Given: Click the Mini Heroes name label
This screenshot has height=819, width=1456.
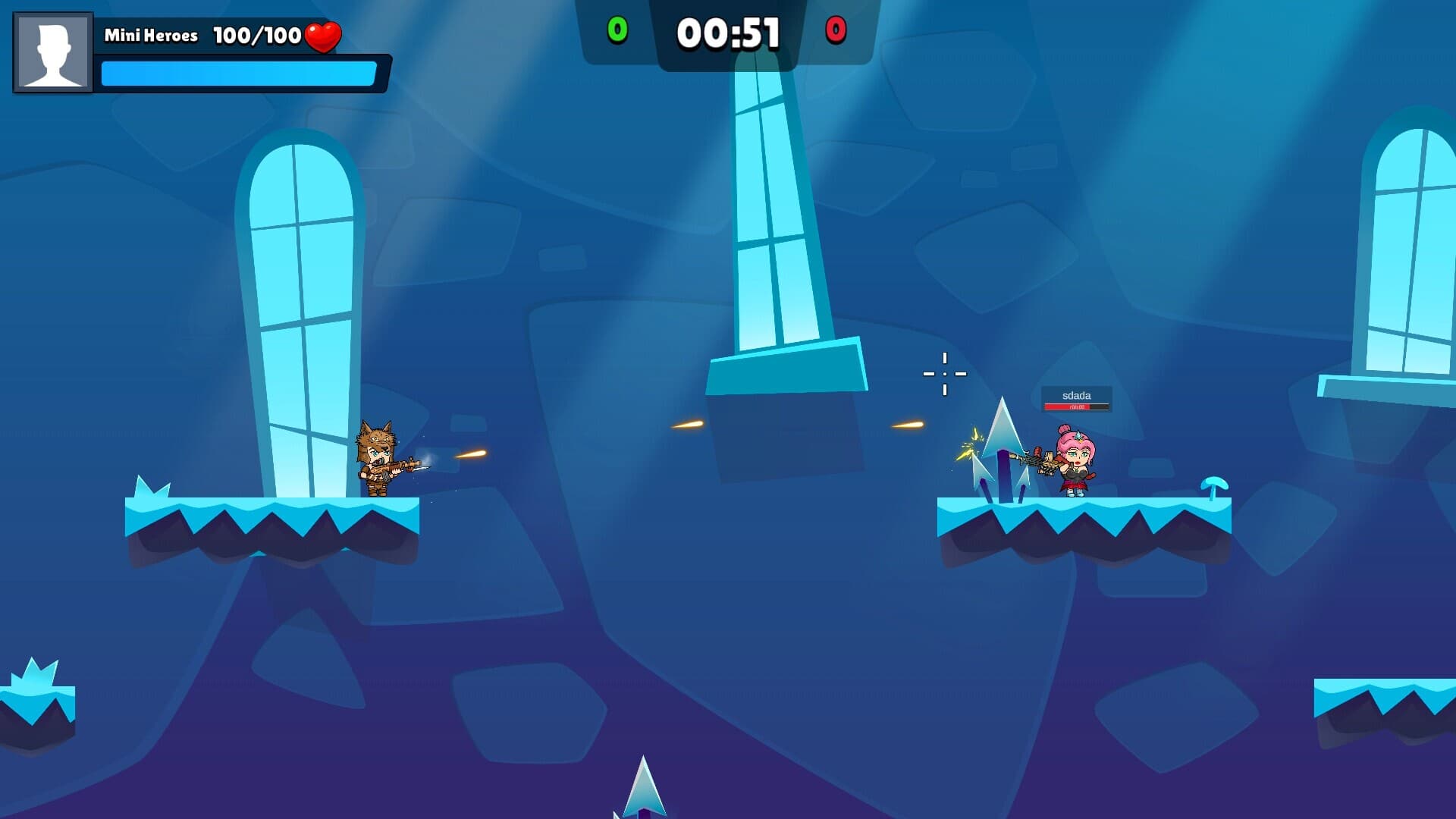Looking at the screenshot, I should click(x=149, y=35).
